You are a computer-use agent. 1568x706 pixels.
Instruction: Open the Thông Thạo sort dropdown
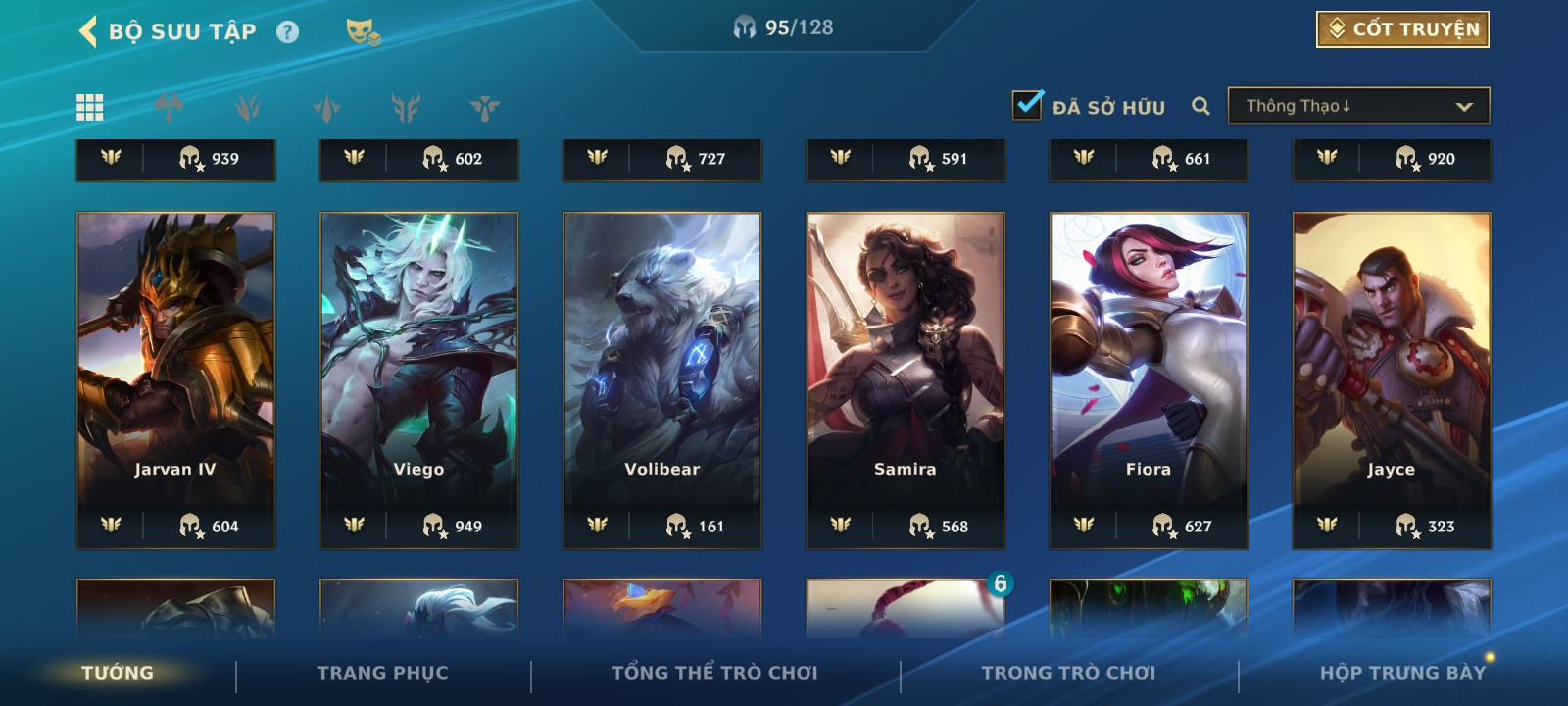(x=1358, y=106)
